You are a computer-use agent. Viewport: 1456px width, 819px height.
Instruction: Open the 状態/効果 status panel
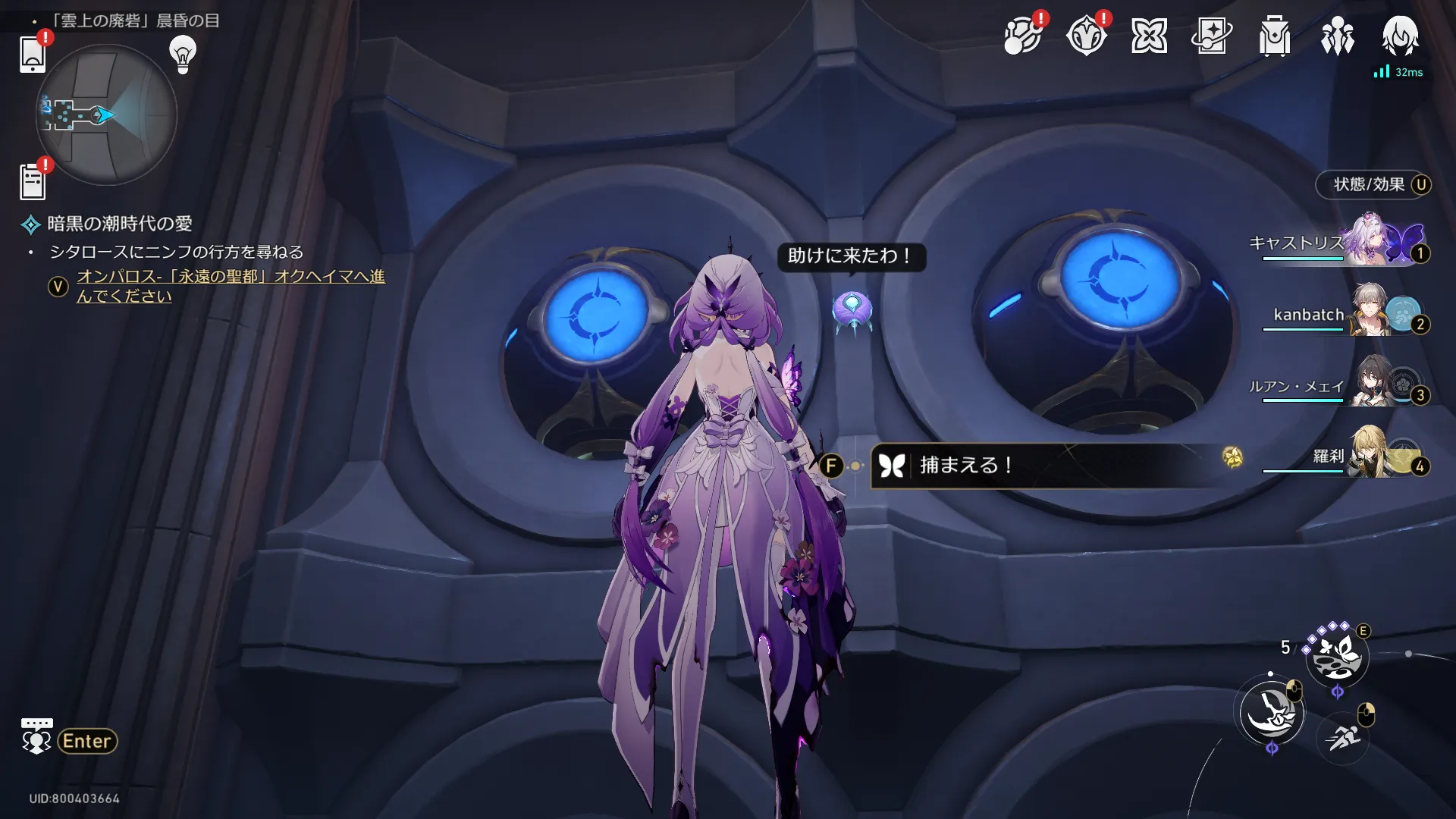1373,184
